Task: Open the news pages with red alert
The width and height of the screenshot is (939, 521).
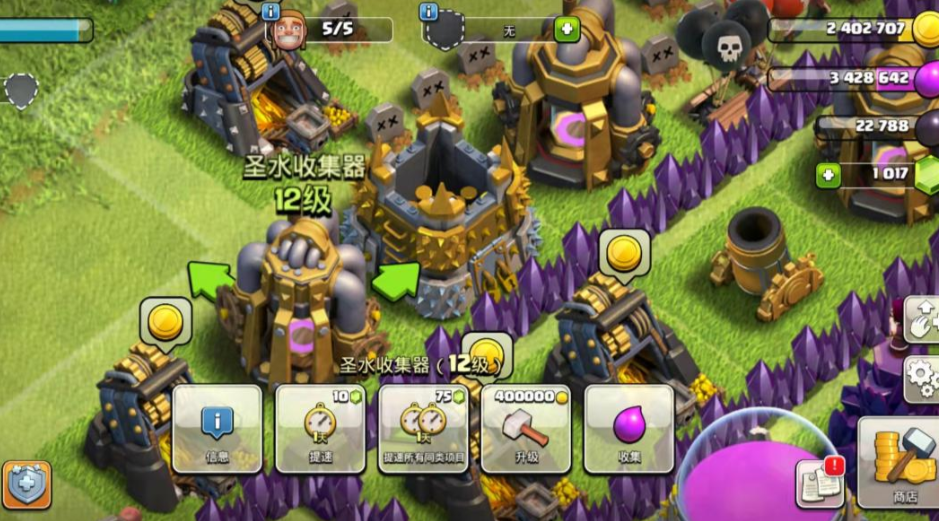Action: [819, 483]
